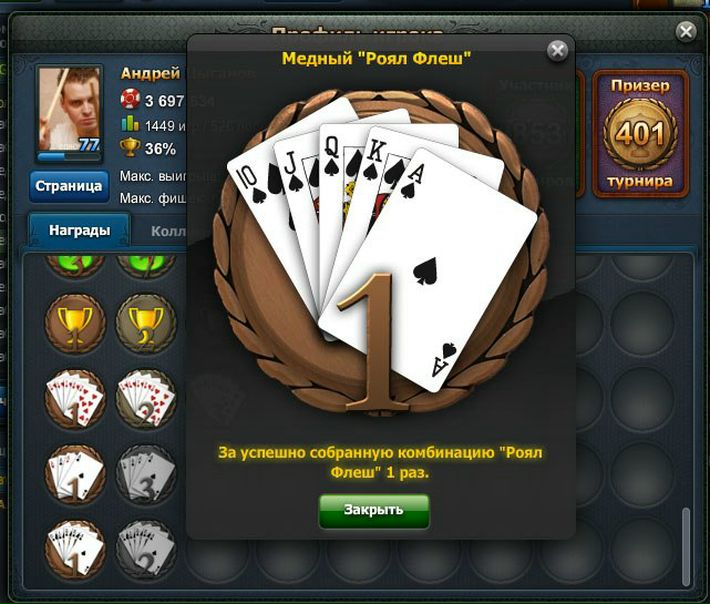Select the greyed-out card award numbered 3
Viewport: 710px width, 604px height.
coord(146,472)
